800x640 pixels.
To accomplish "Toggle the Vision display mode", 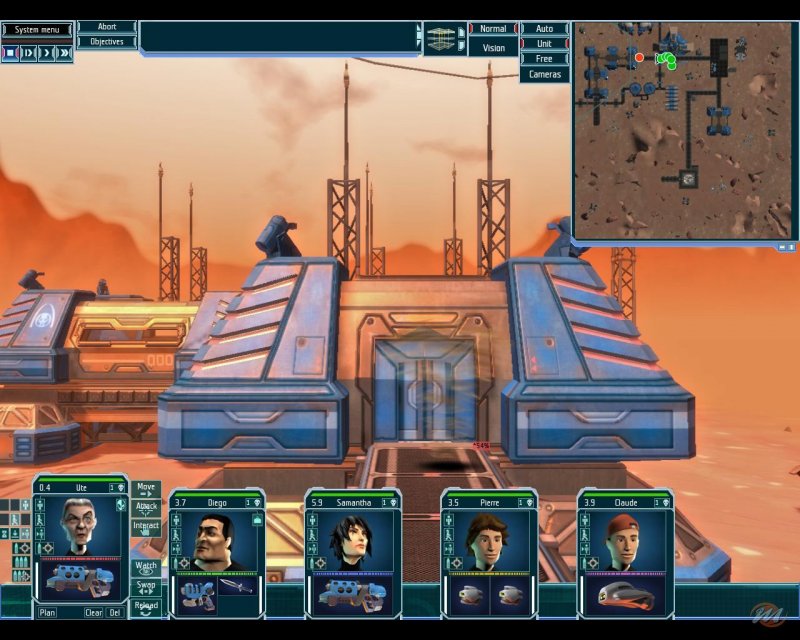I will pyautogui.click(x=493, y=47).
